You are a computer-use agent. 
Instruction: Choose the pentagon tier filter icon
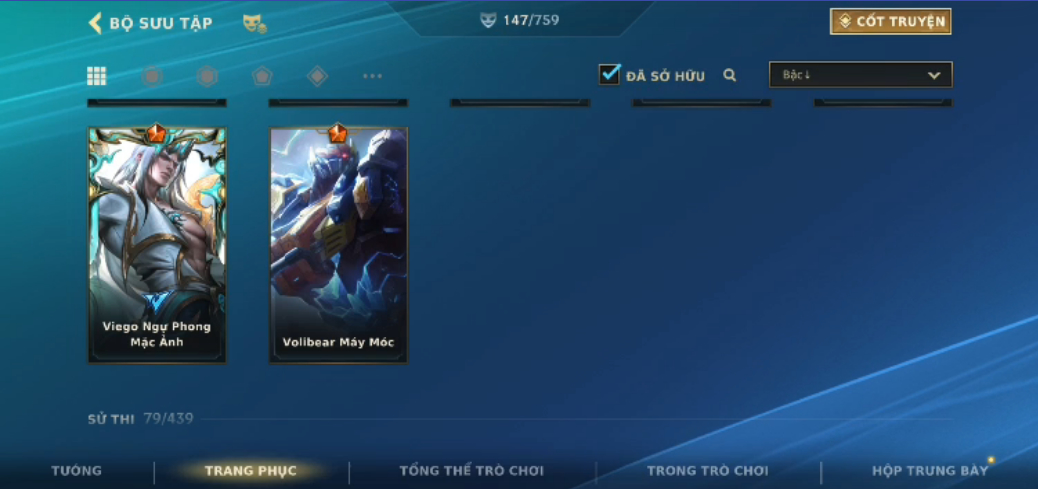pyautogui.click(x=262, y=76)
